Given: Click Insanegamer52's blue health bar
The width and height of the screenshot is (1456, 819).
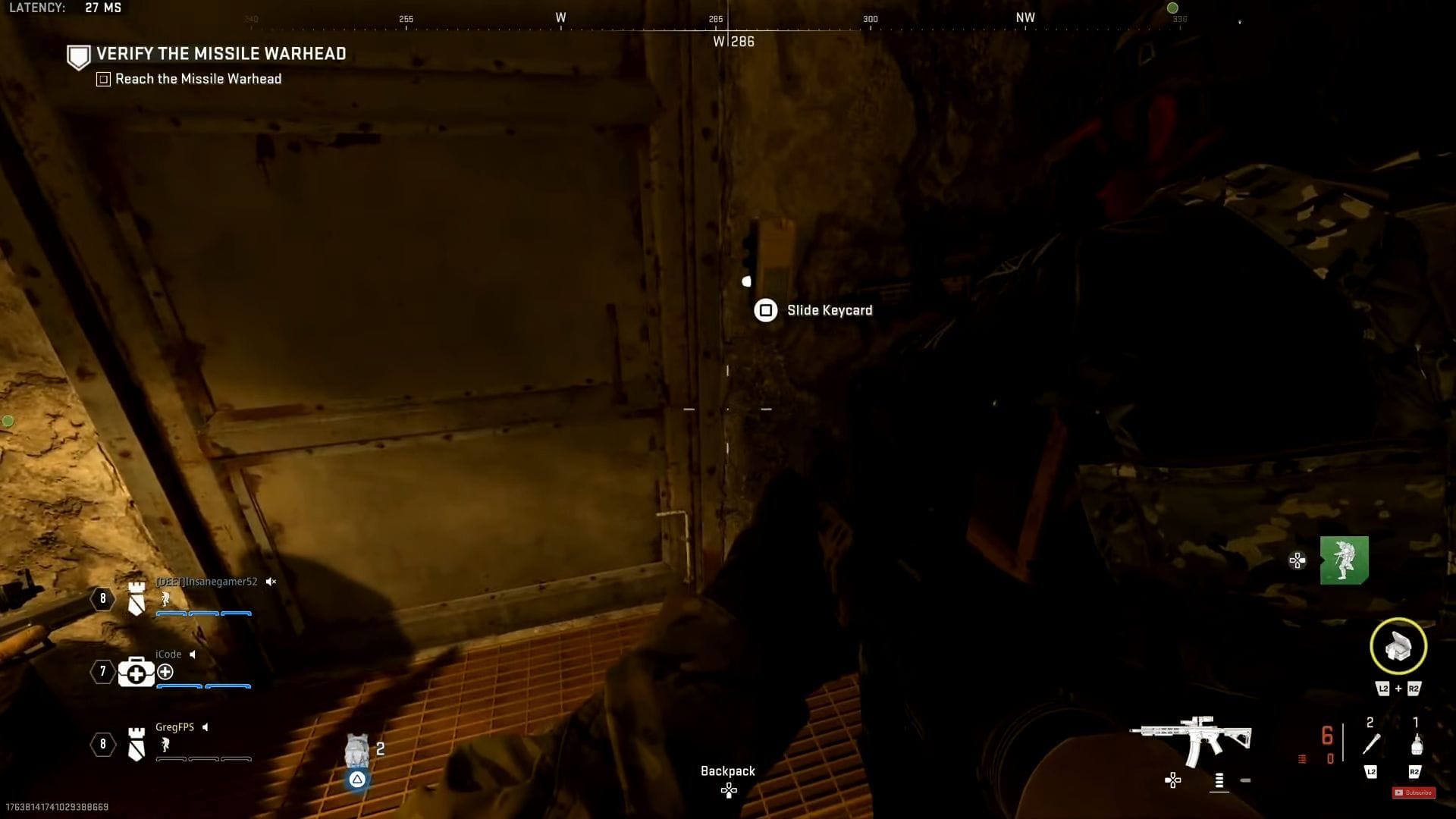Looking at the screenshot, I should coord(203,614).
